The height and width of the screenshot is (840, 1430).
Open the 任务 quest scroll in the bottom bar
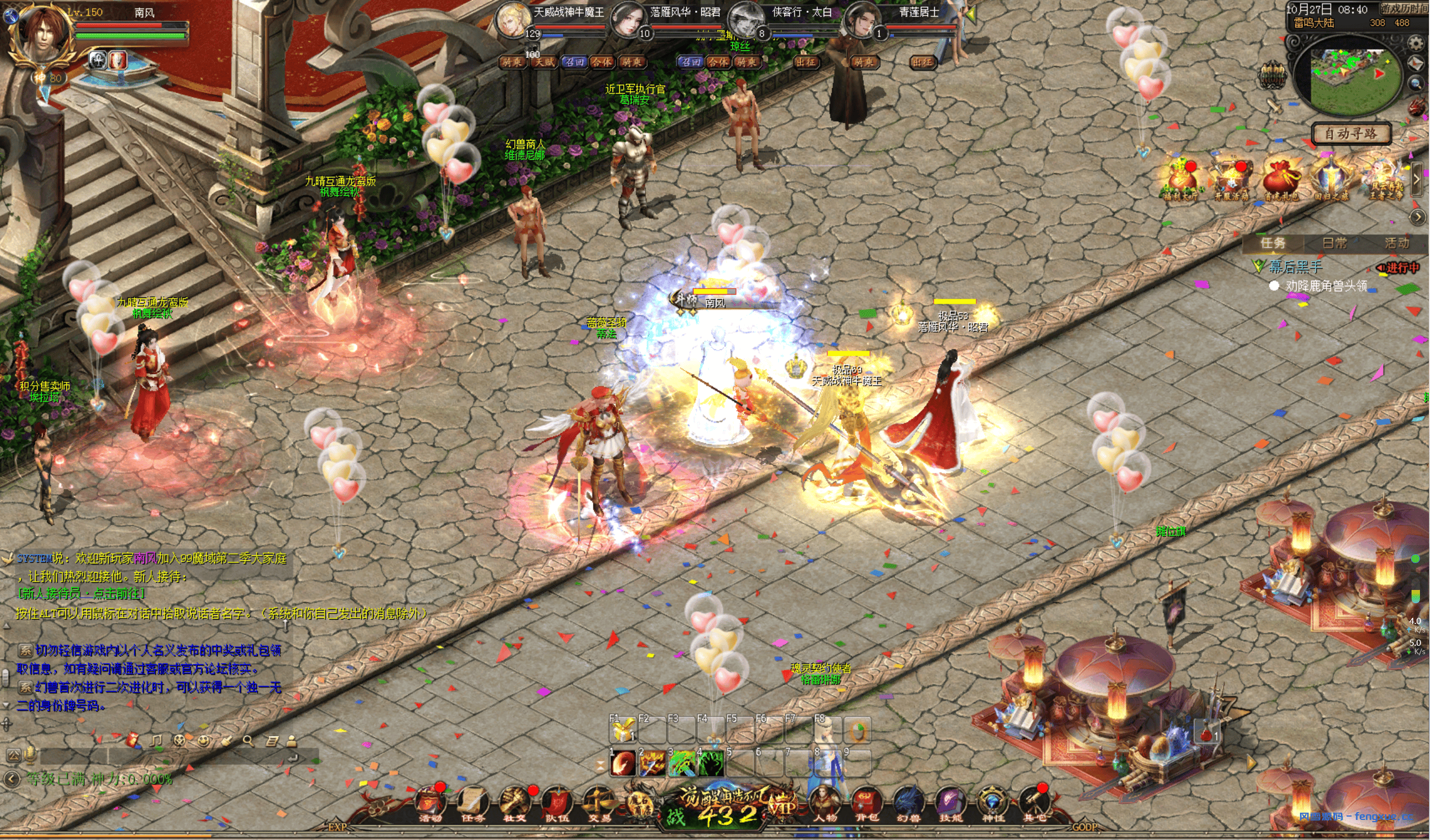click(472, 803)
